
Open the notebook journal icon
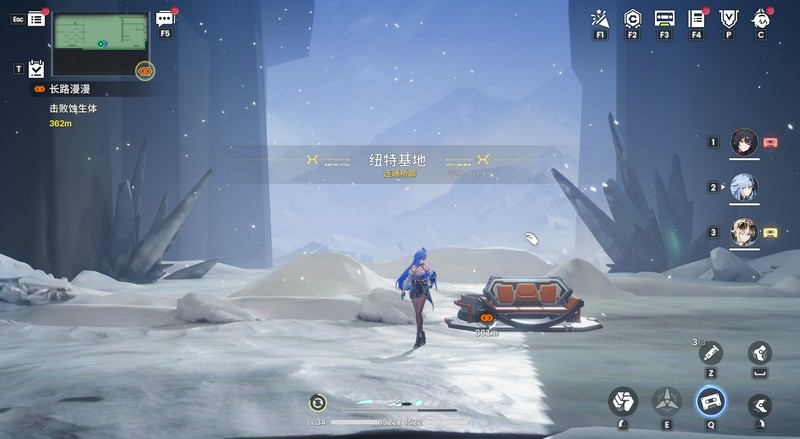pos(697,18)
